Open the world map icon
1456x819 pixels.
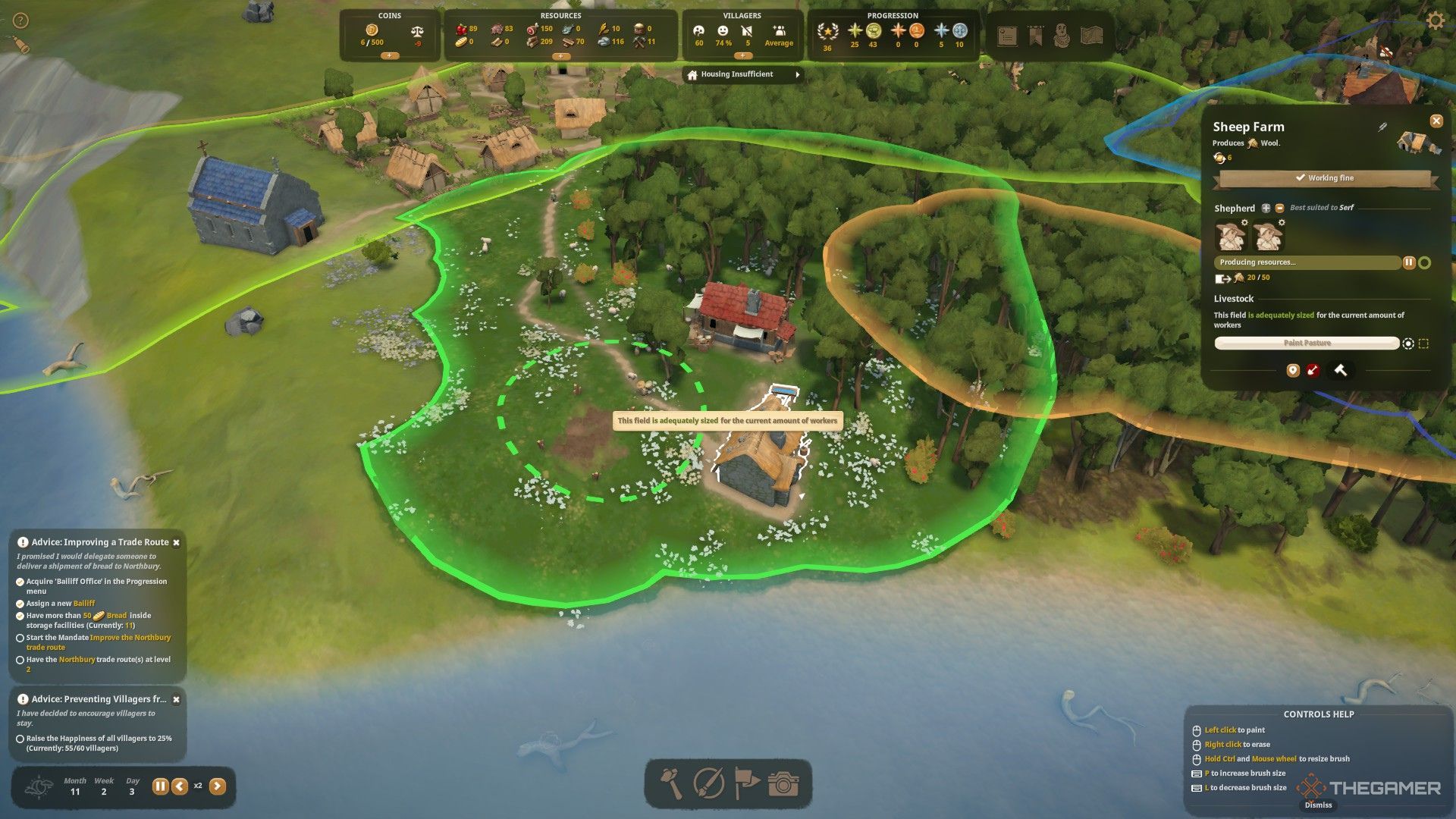1091,36
